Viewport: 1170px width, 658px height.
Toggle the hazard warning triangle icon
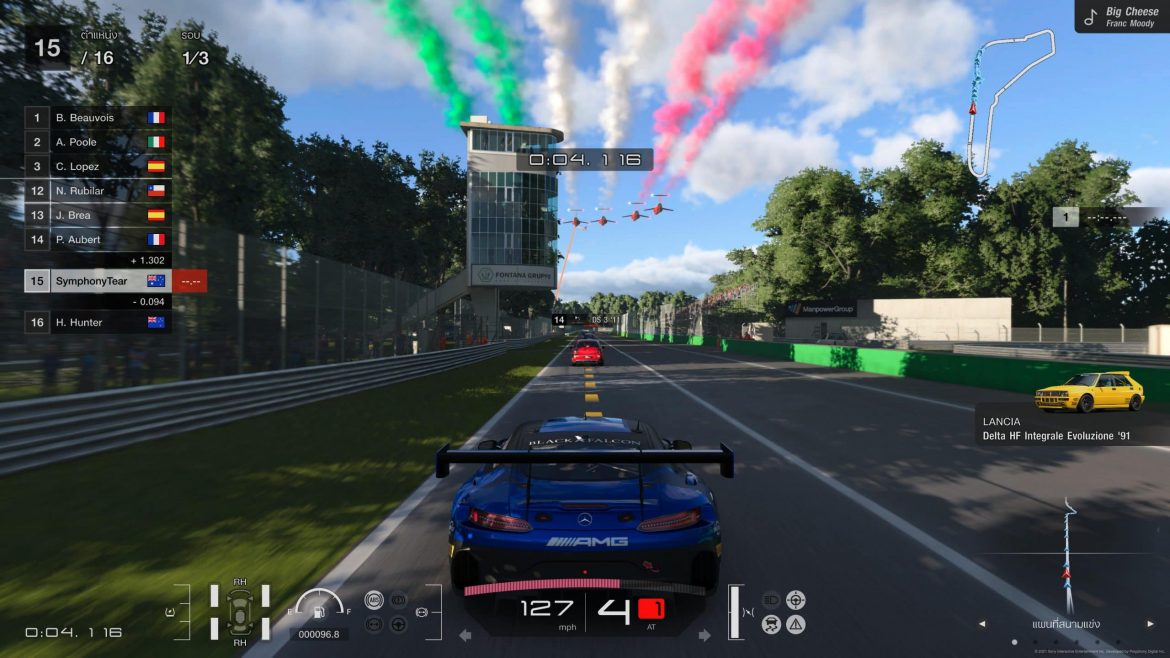click(796, 624)
